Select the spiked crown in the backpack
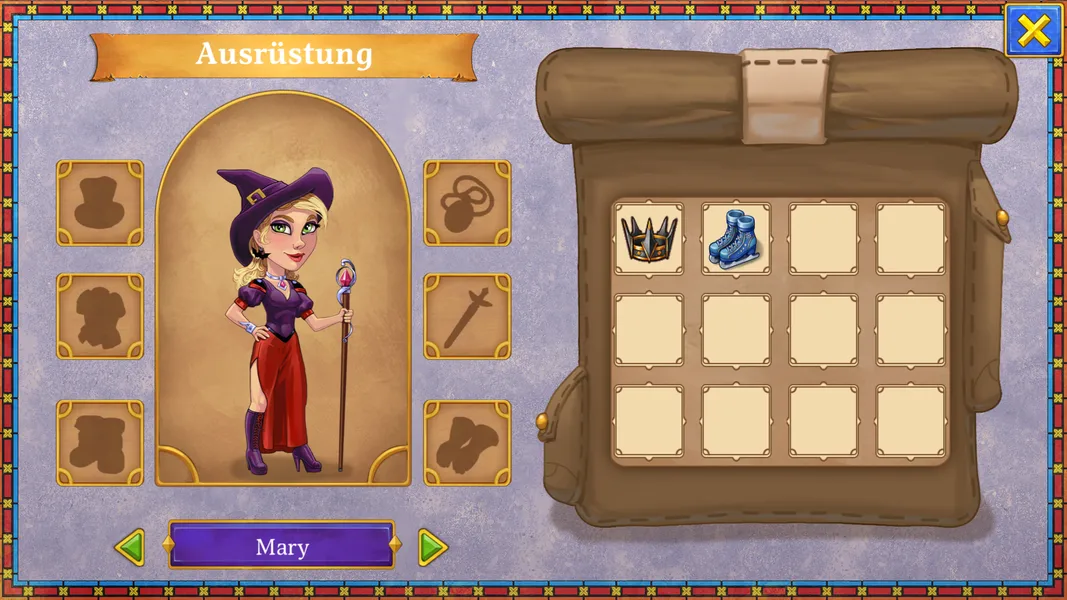The image size is (1067, 600). 649,239
